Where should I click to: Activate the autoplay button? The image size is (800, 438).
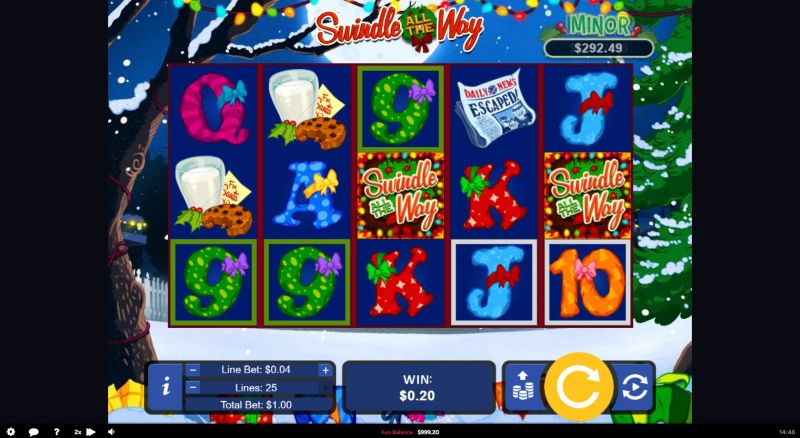tap(634, 388)
